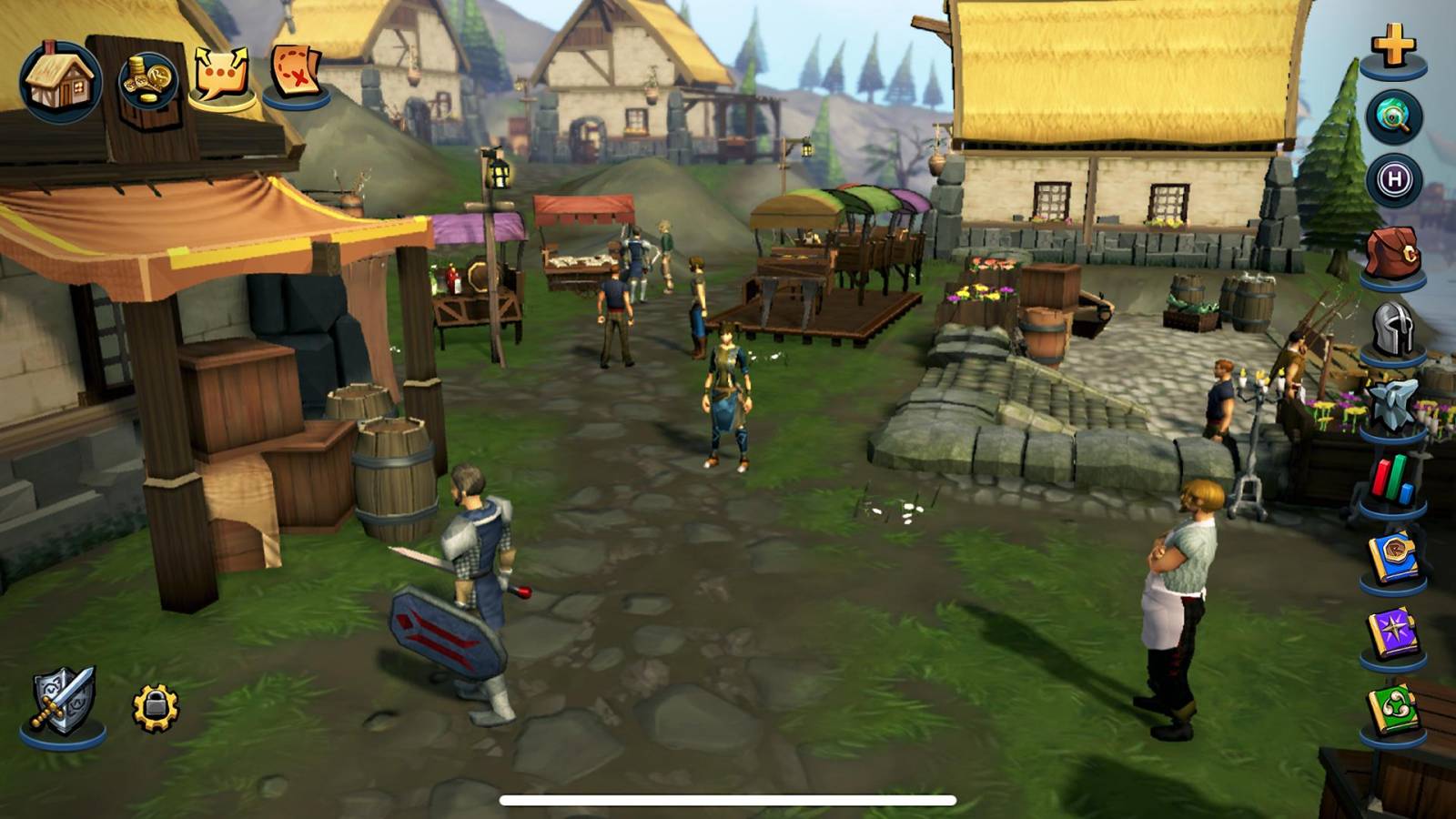This screenshot has width=1456, height=819.
Task: Select the player character in blue robes
Action: click(725, 391)
